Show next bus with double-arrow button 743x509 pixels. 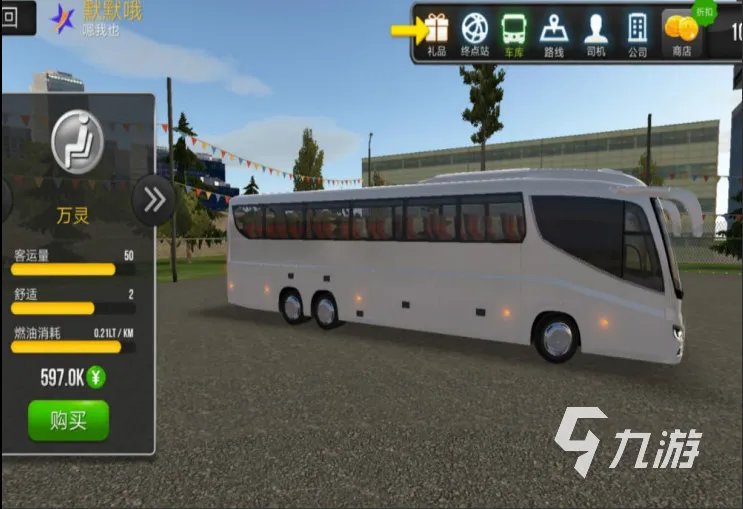tap(154, 200)
